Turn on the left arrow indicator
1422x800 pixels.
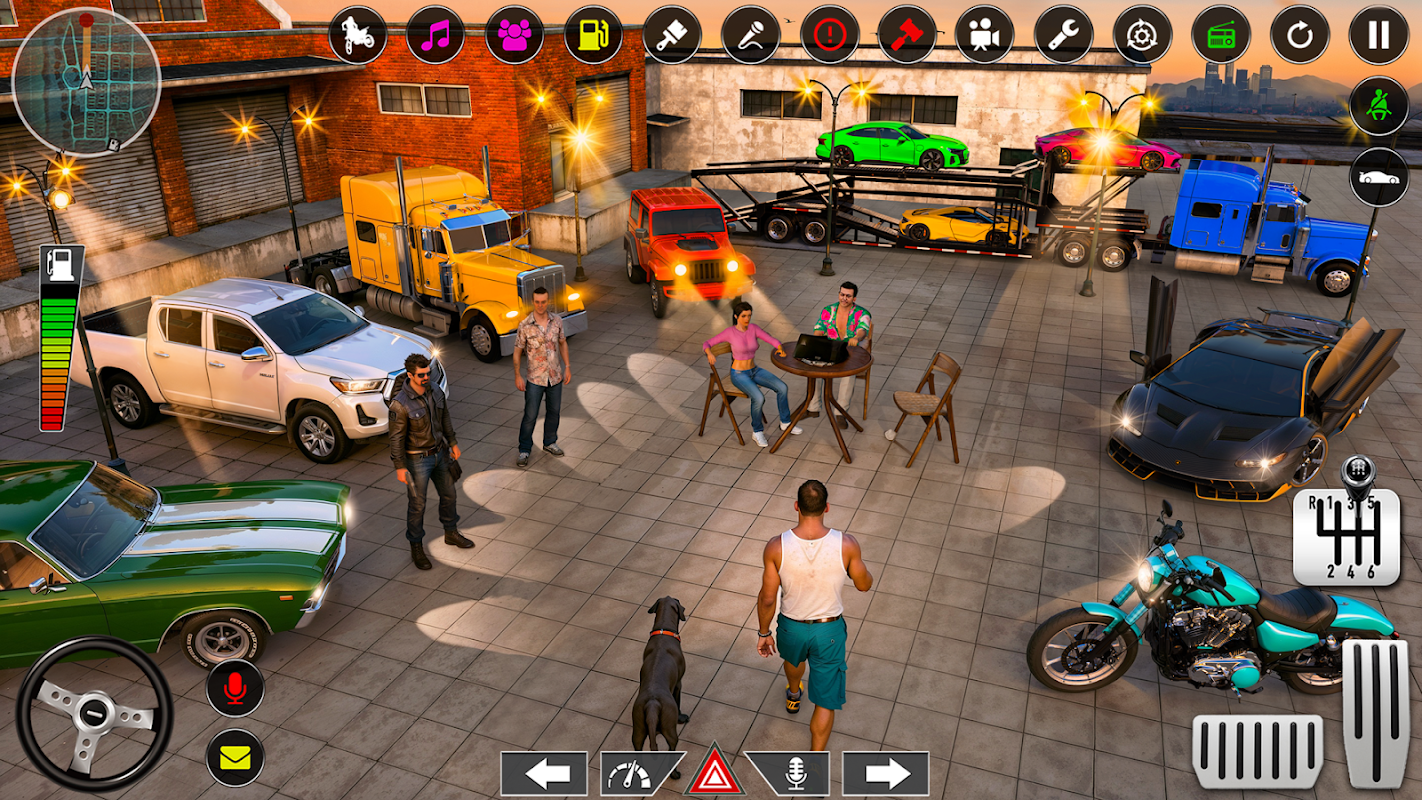(543, 773)
